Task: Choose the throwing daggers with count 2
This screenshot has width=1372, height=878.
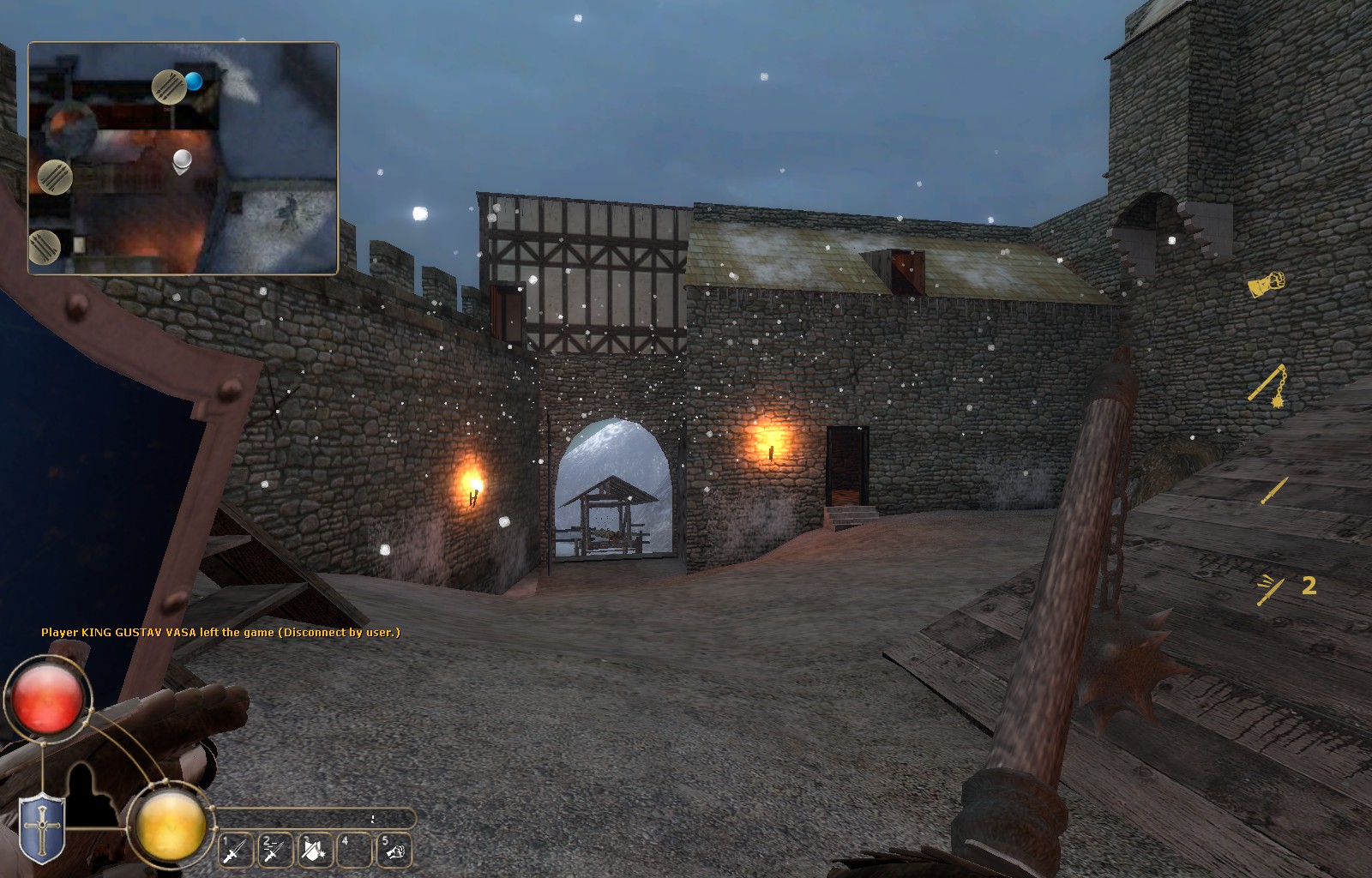Action: pyautogui.click(x=1271, y=590)
